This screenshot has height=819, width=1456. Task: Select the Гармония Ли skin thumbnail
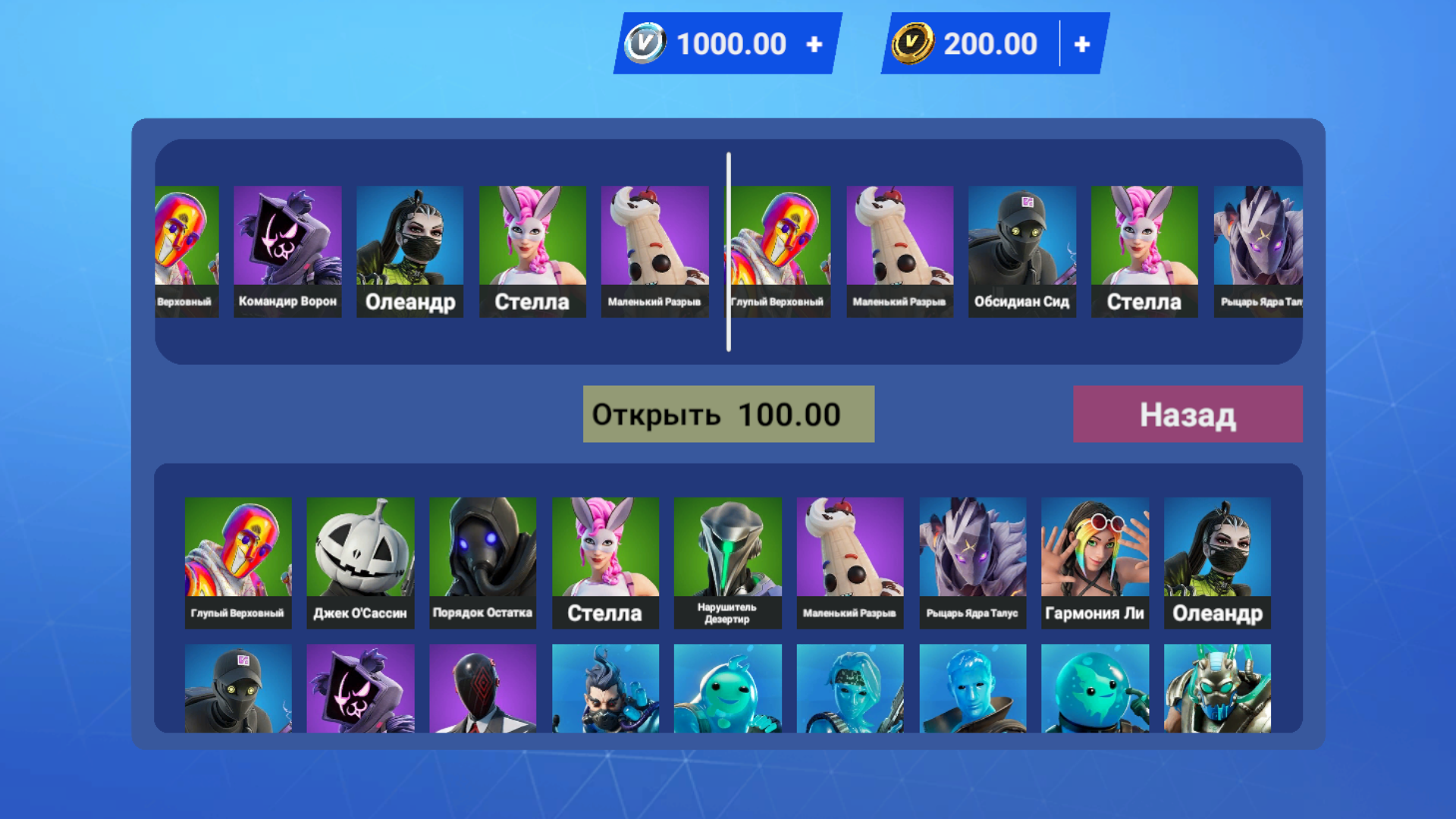coord(1096,561)
